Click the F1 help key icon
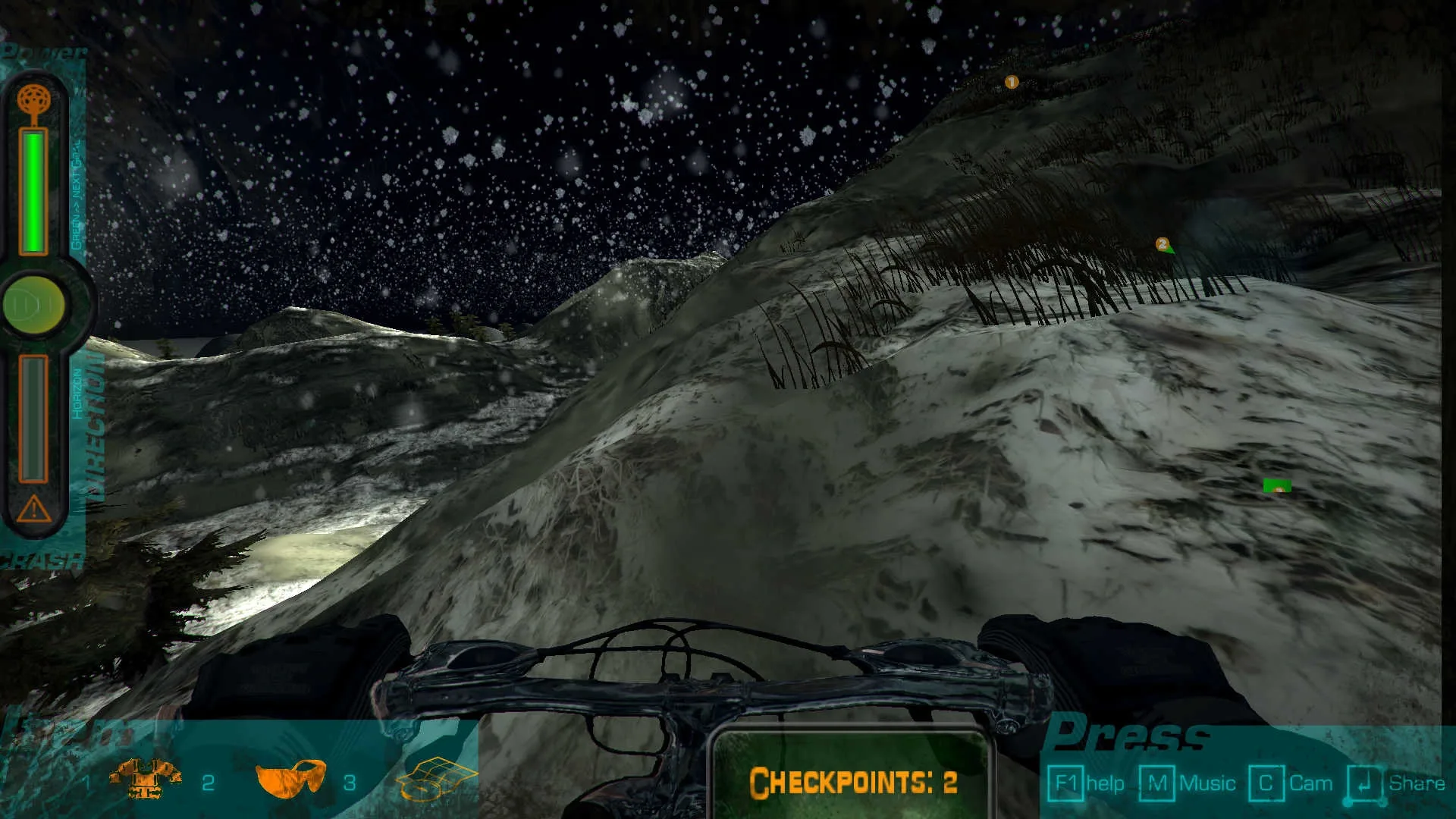 pyautogui.click(x=1068, y=782)
